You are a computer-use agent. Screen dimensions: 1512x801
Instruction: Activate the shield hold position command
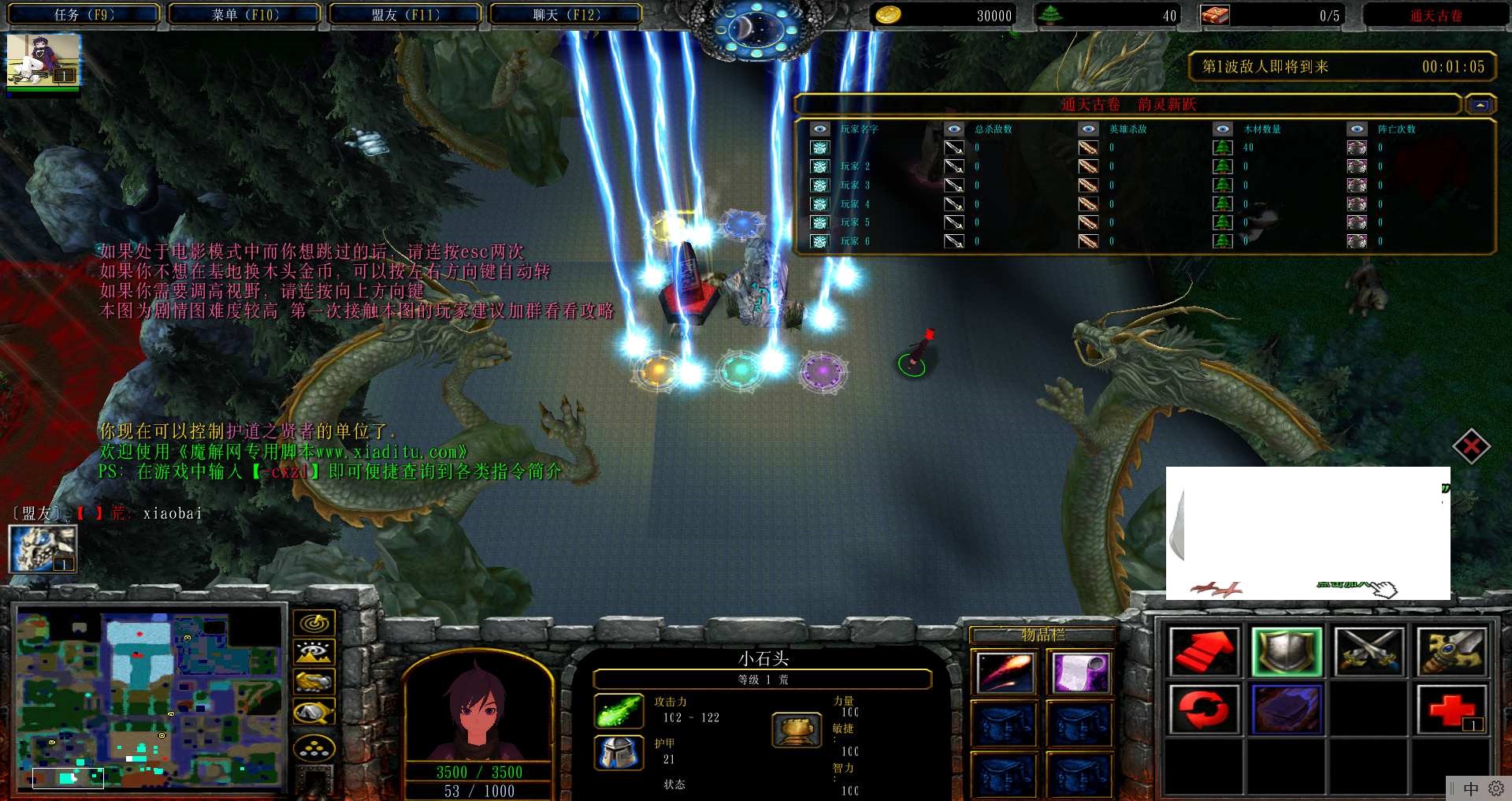pyautogui.click(x=1286, y=652)
